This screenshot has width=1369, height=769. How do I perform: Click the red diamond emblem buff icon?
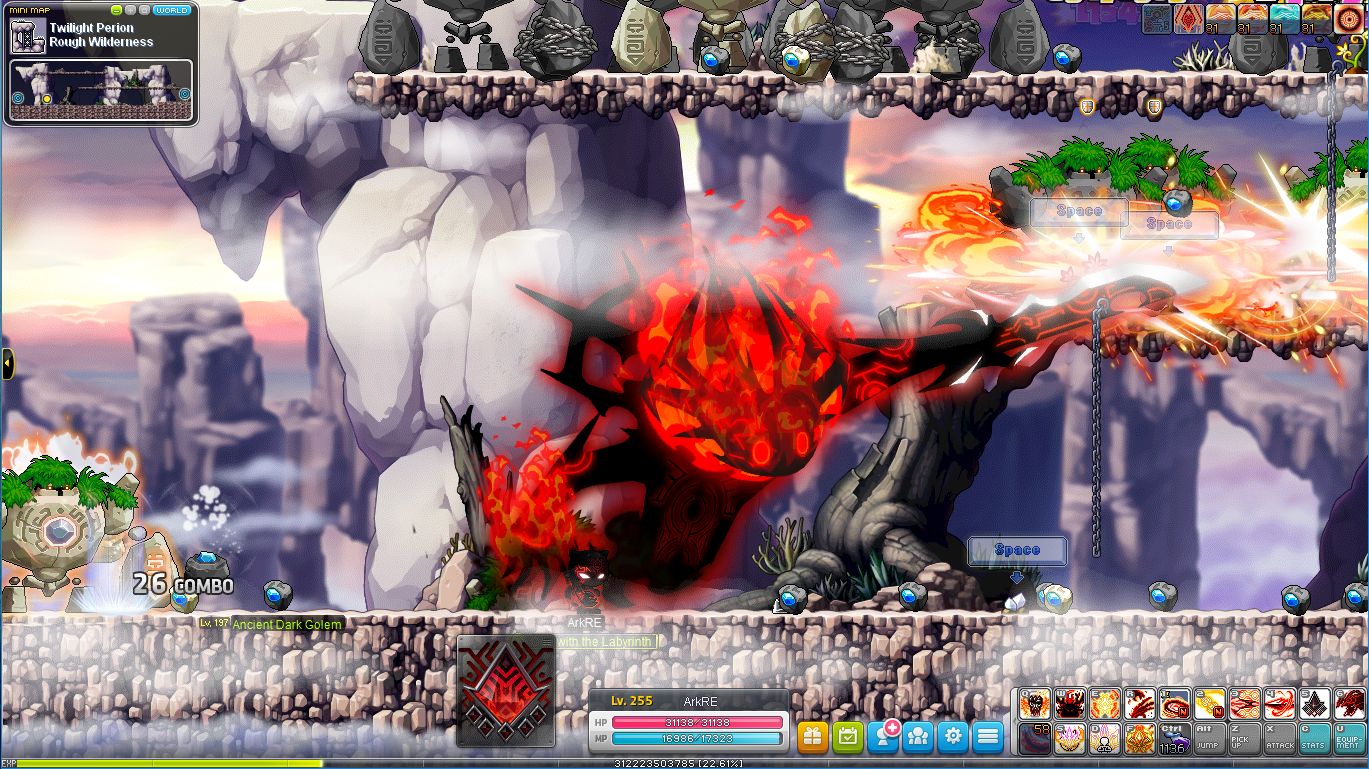point(1189,19)
